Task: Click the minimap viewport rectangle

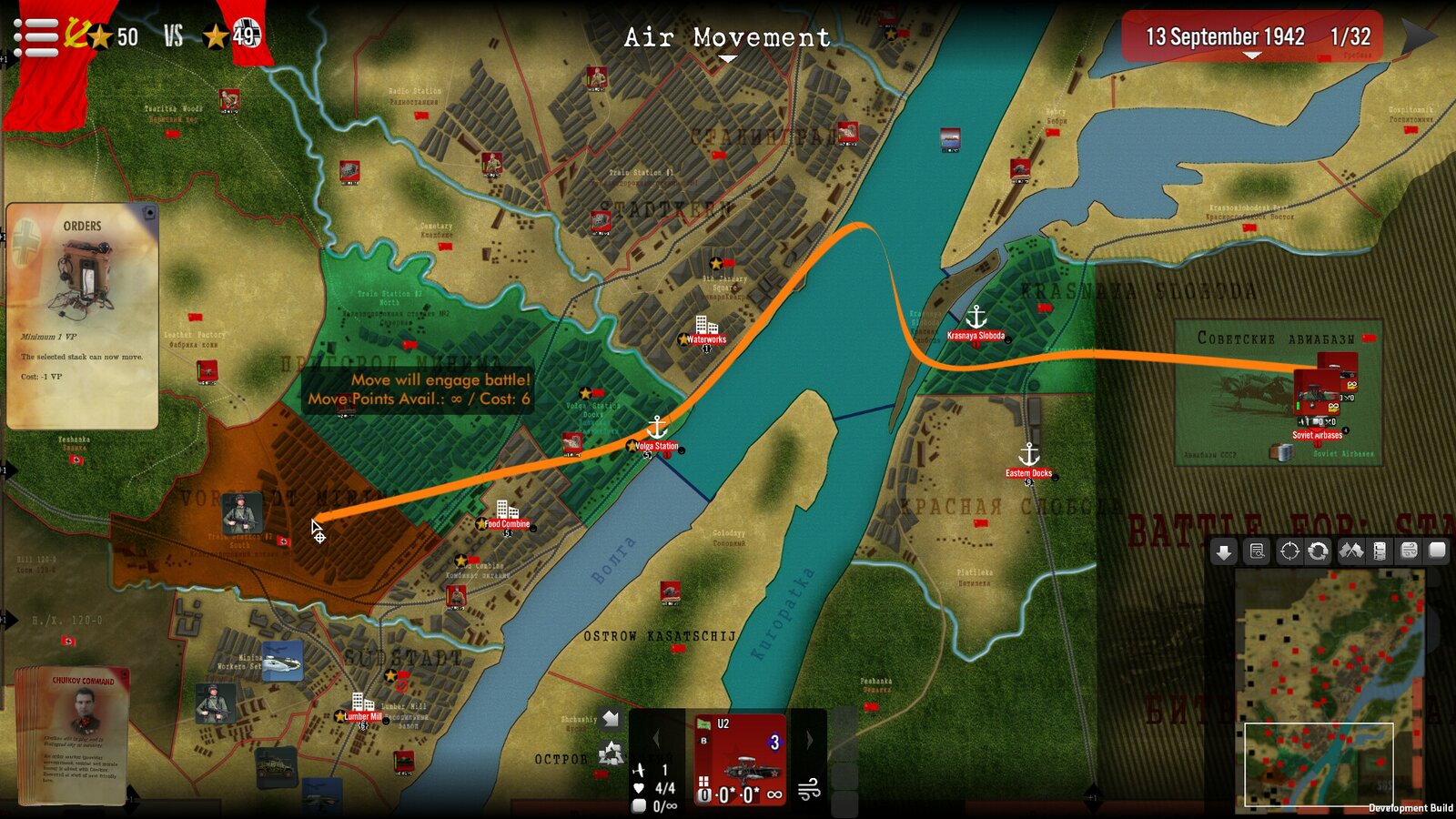Action: click(x=1318, y=764)
